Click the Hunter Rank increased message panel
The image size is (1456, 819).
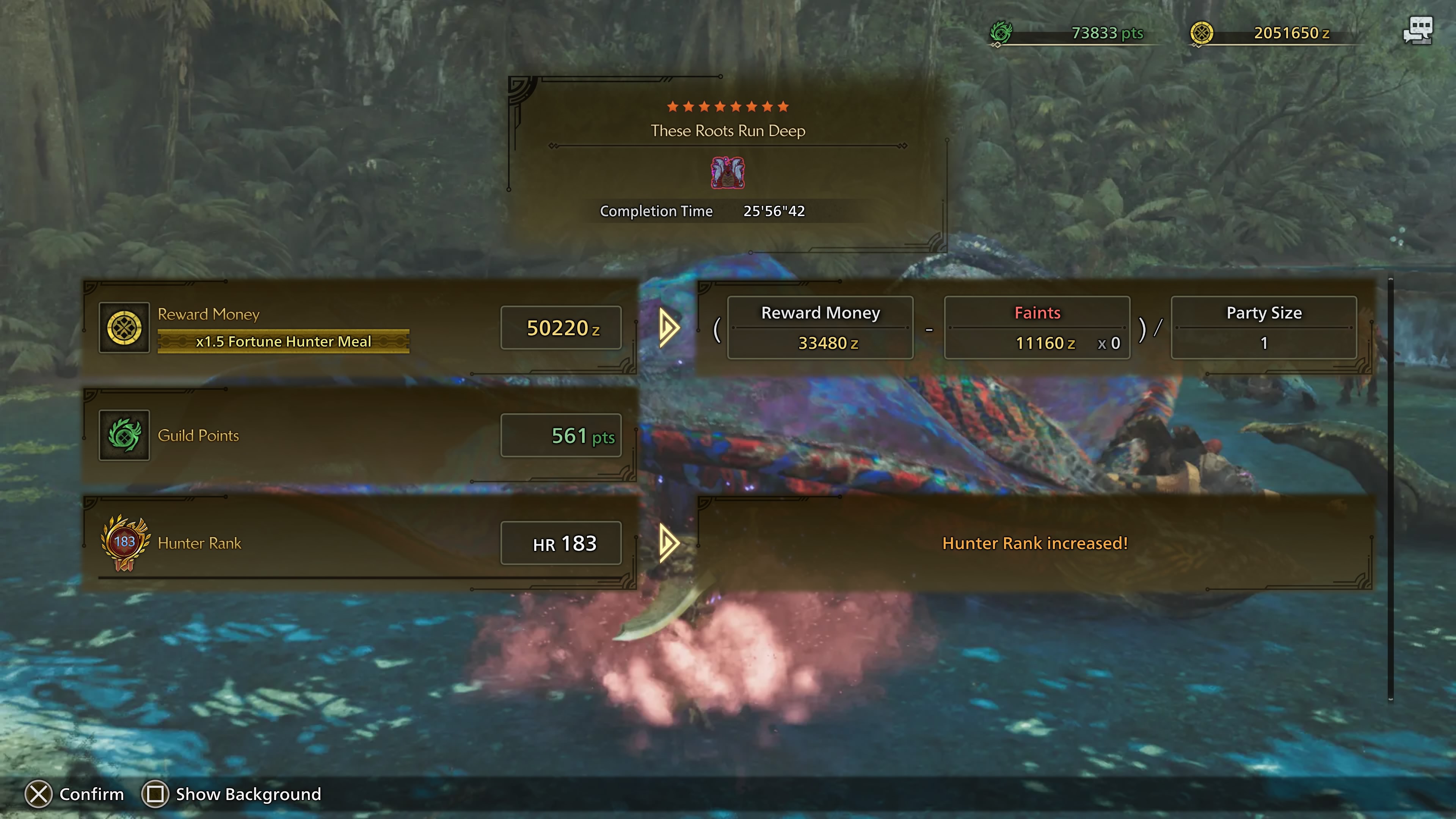coord(1035,543)
